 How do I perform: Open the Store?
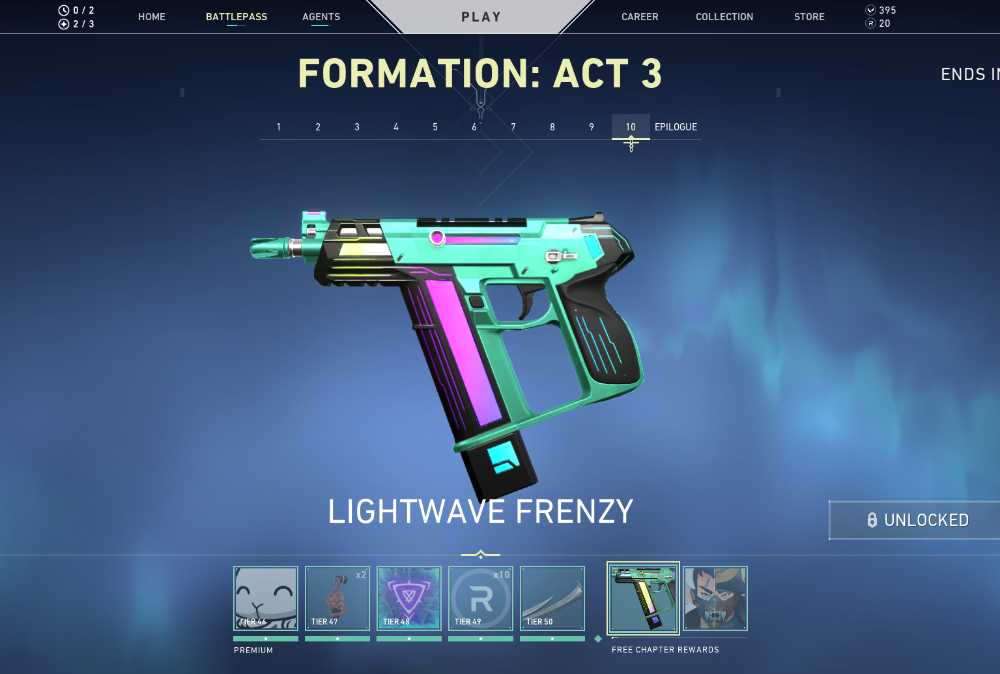coord(809,17)
